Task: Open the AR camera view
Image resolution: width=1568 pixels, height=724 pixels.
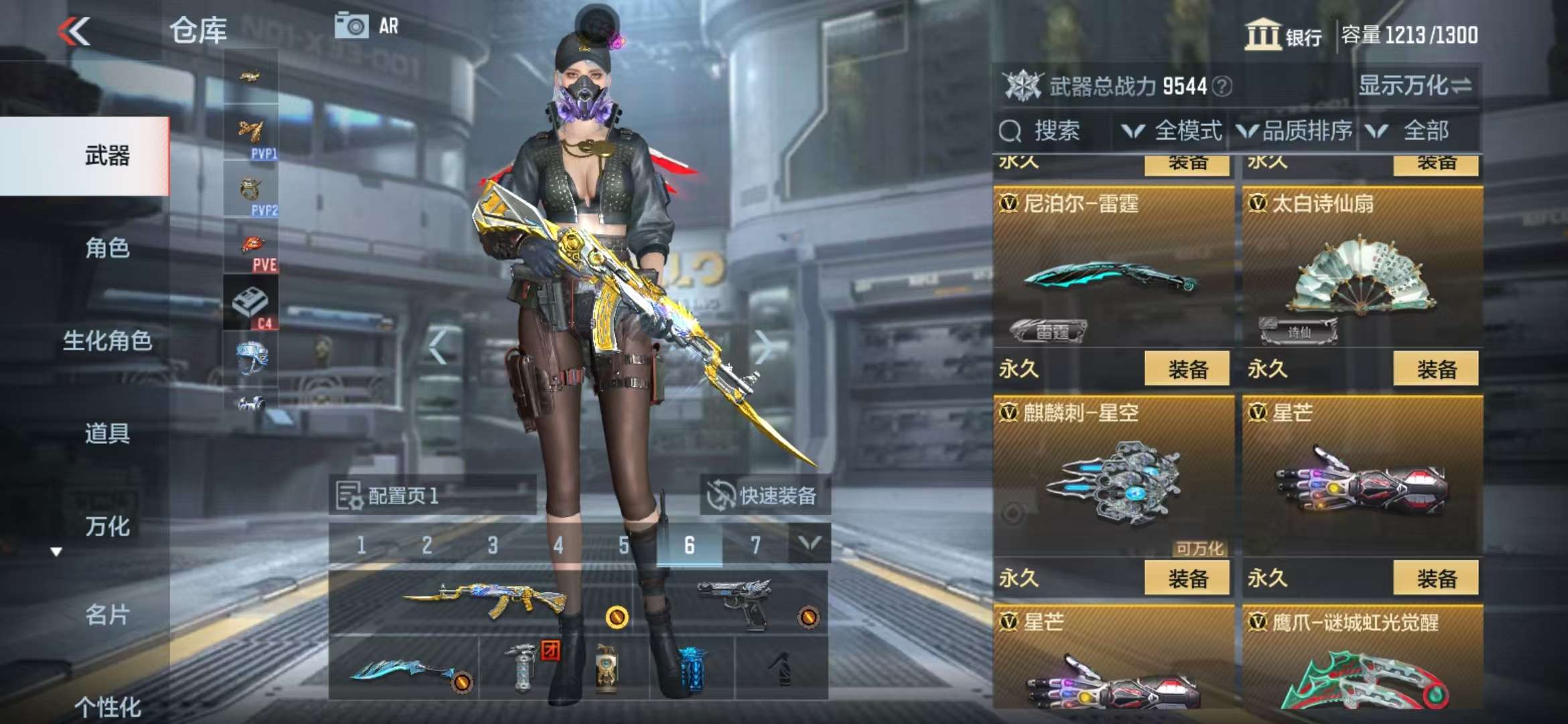Action: 367,26
